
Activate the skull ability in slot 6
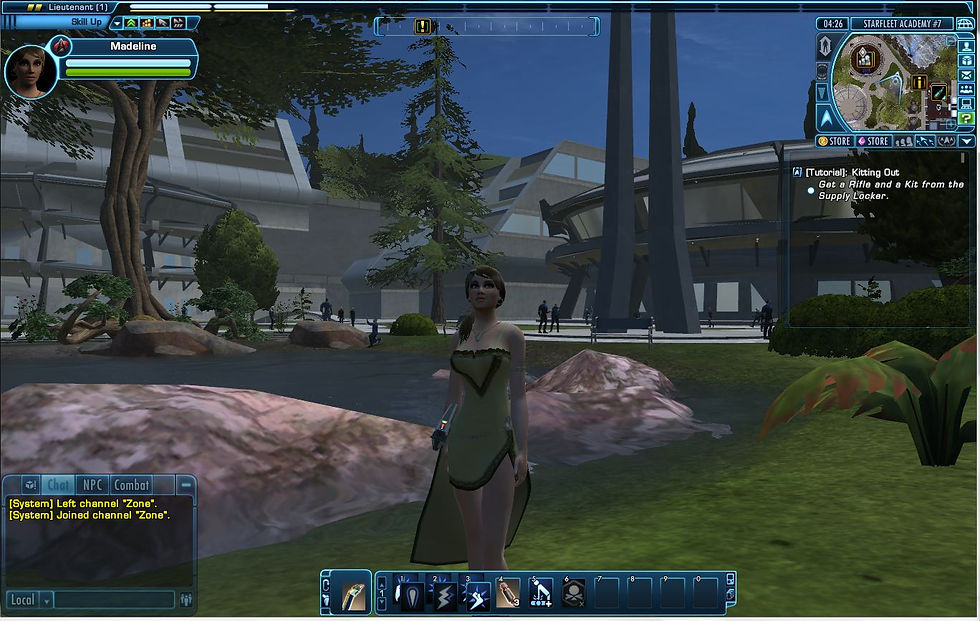573,594
